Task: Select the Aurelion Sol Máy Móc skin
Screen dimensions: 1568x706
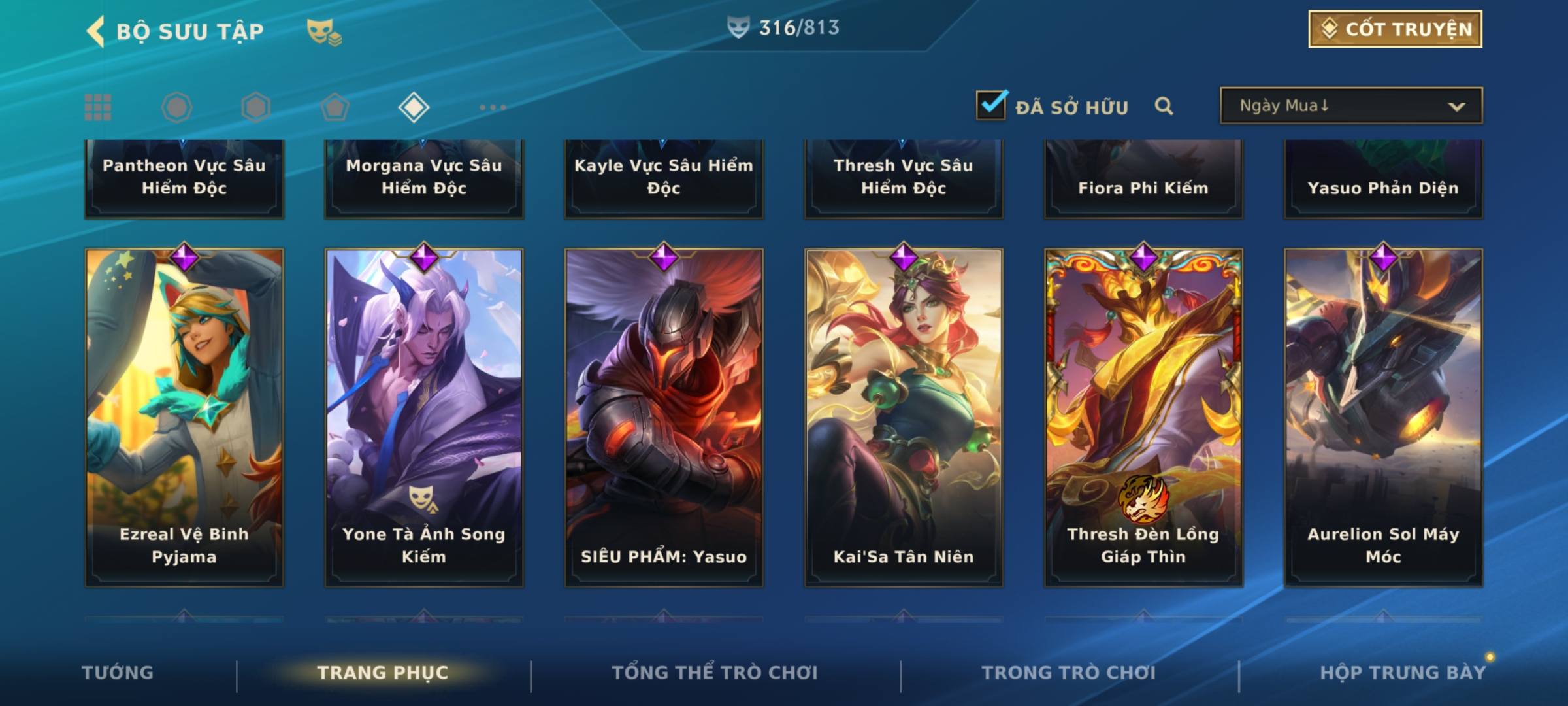Action: coord(1383,417)
